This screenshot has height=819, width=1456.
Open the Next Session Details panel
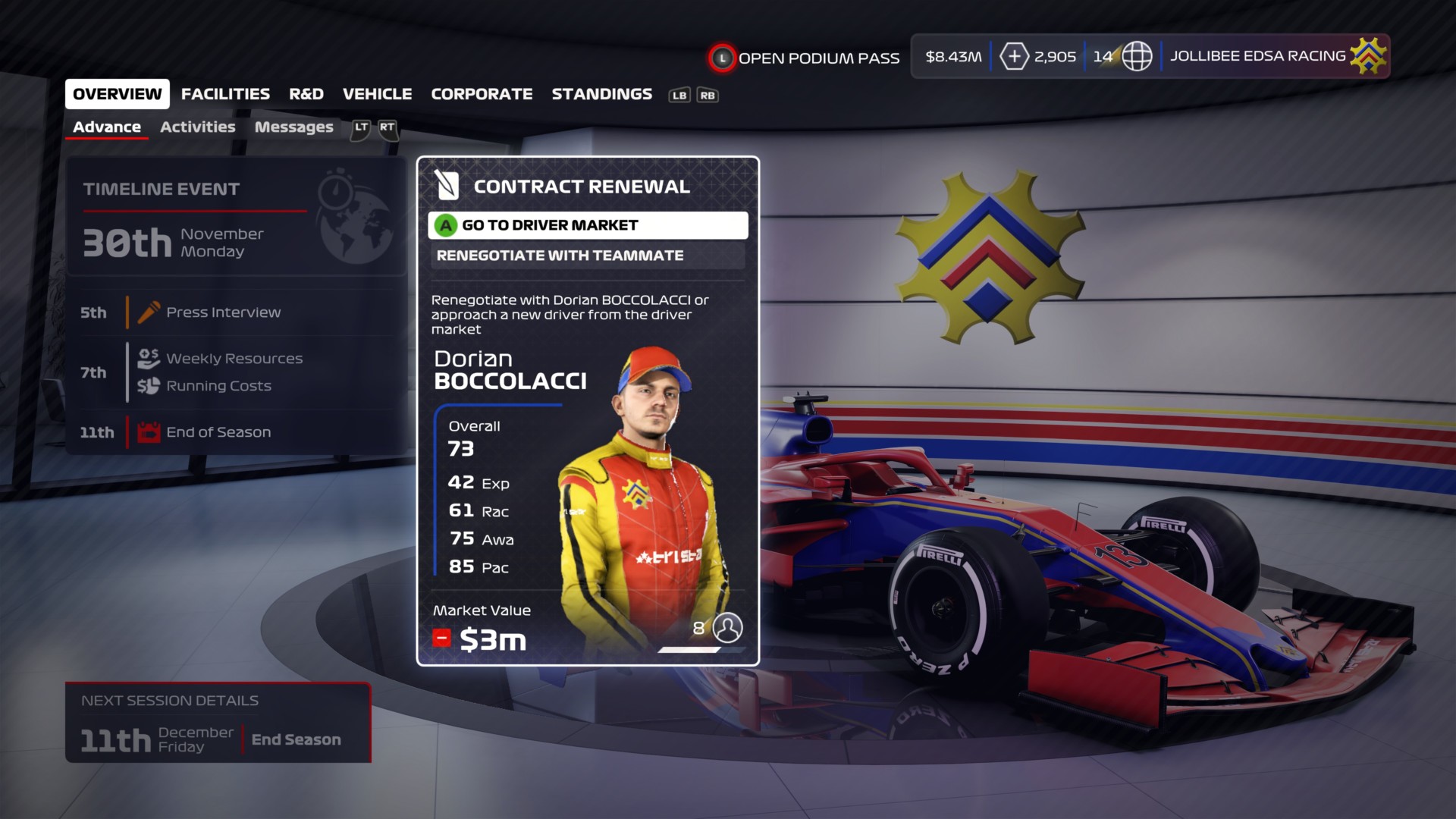[218, 723]
